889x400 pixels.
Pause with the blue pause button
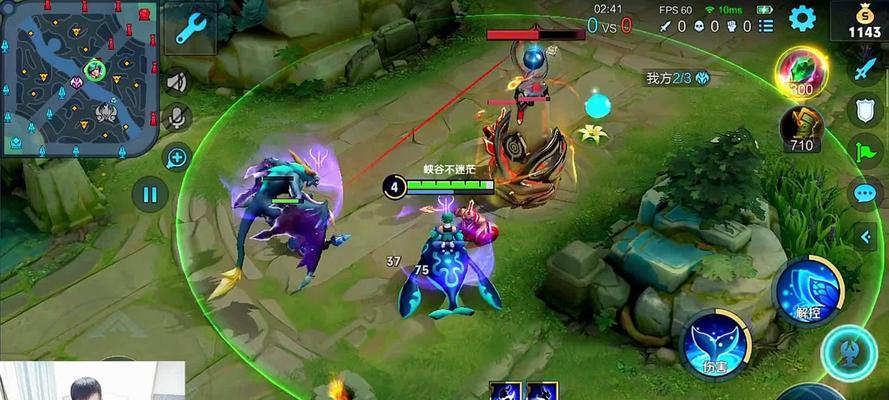[x=149, y=194]
